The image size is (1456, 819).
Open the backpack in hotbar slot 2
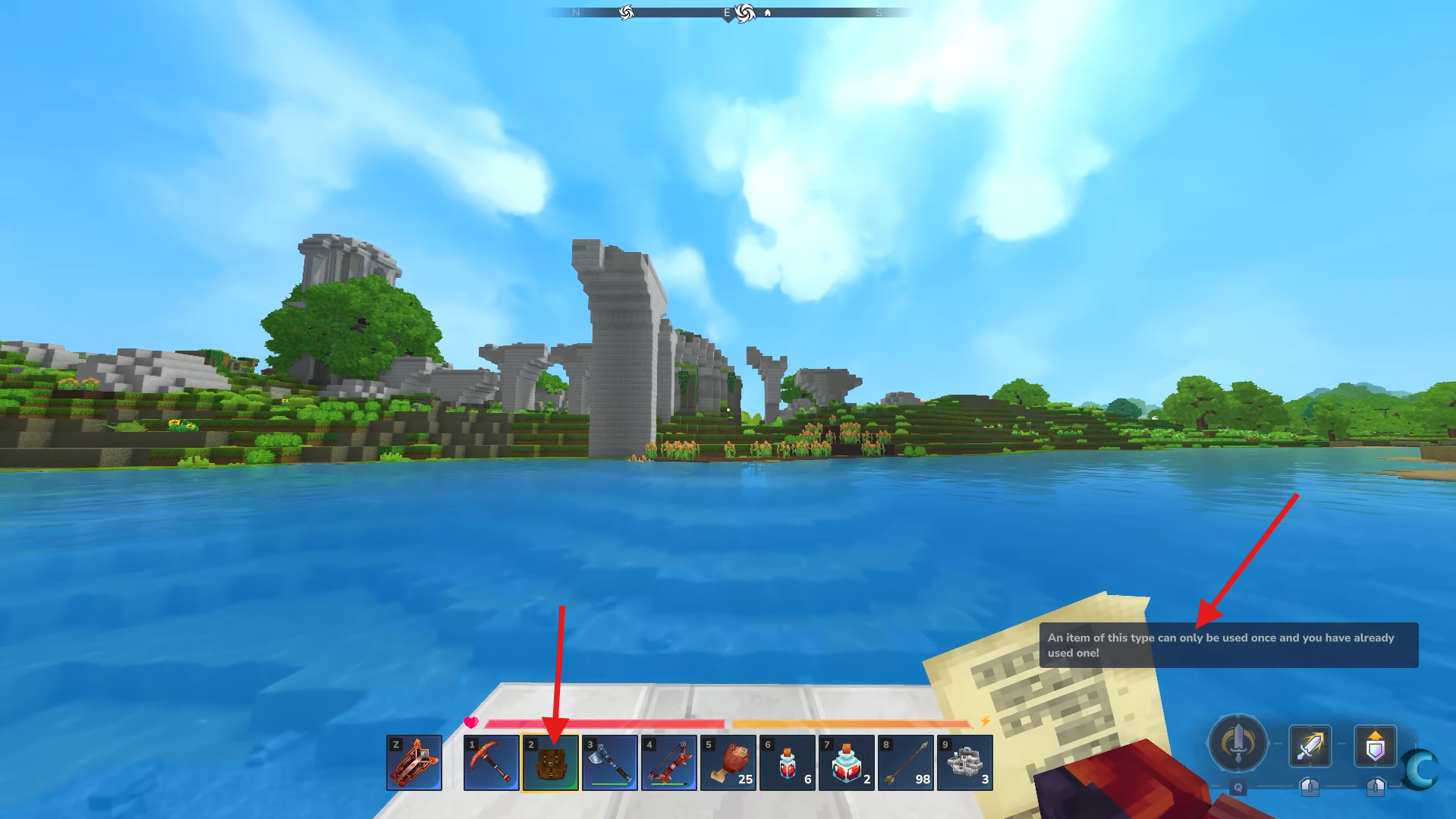tap(552, 762)
